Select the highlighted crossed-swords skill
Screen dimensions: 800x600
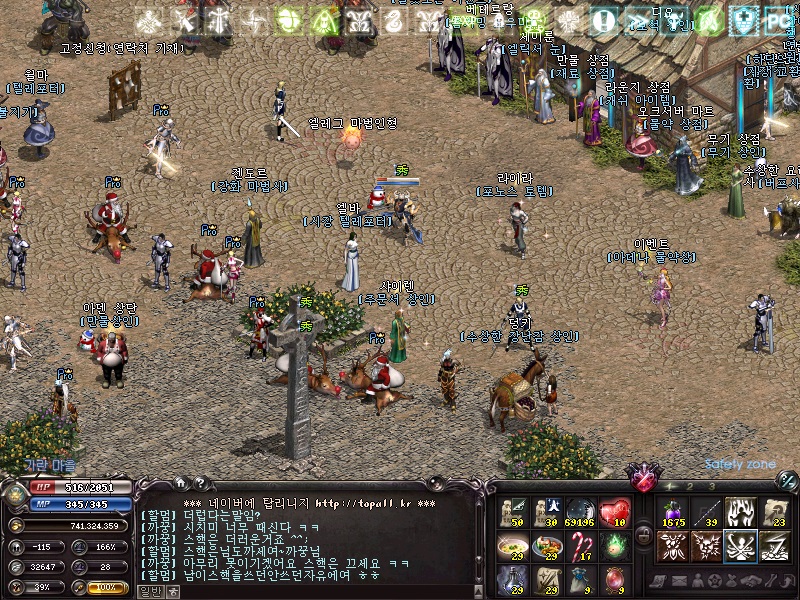[740, 546]
